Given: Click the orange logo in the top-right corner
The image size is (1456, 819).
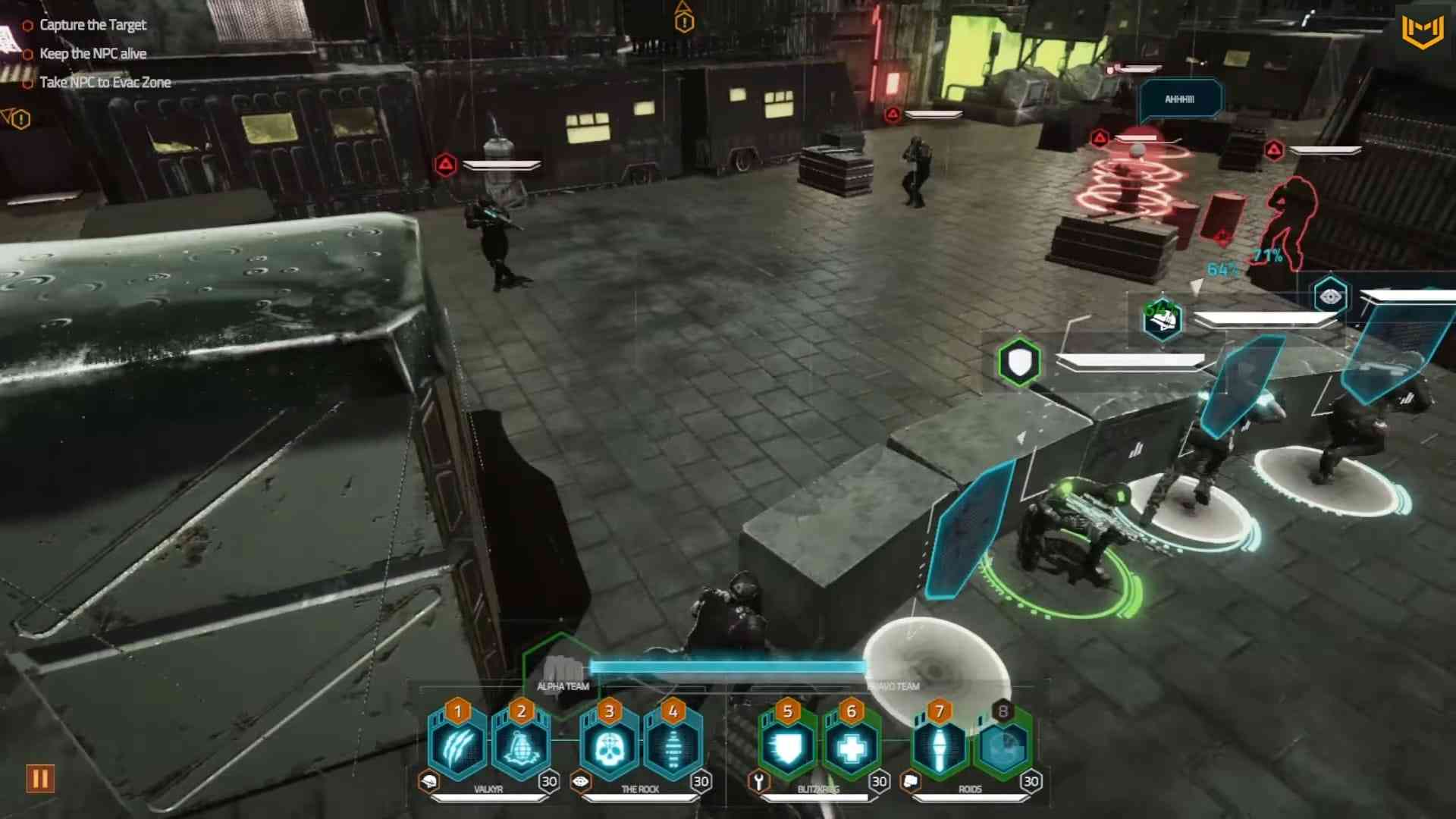Looking at the screenshot, I should (1422, 32).
